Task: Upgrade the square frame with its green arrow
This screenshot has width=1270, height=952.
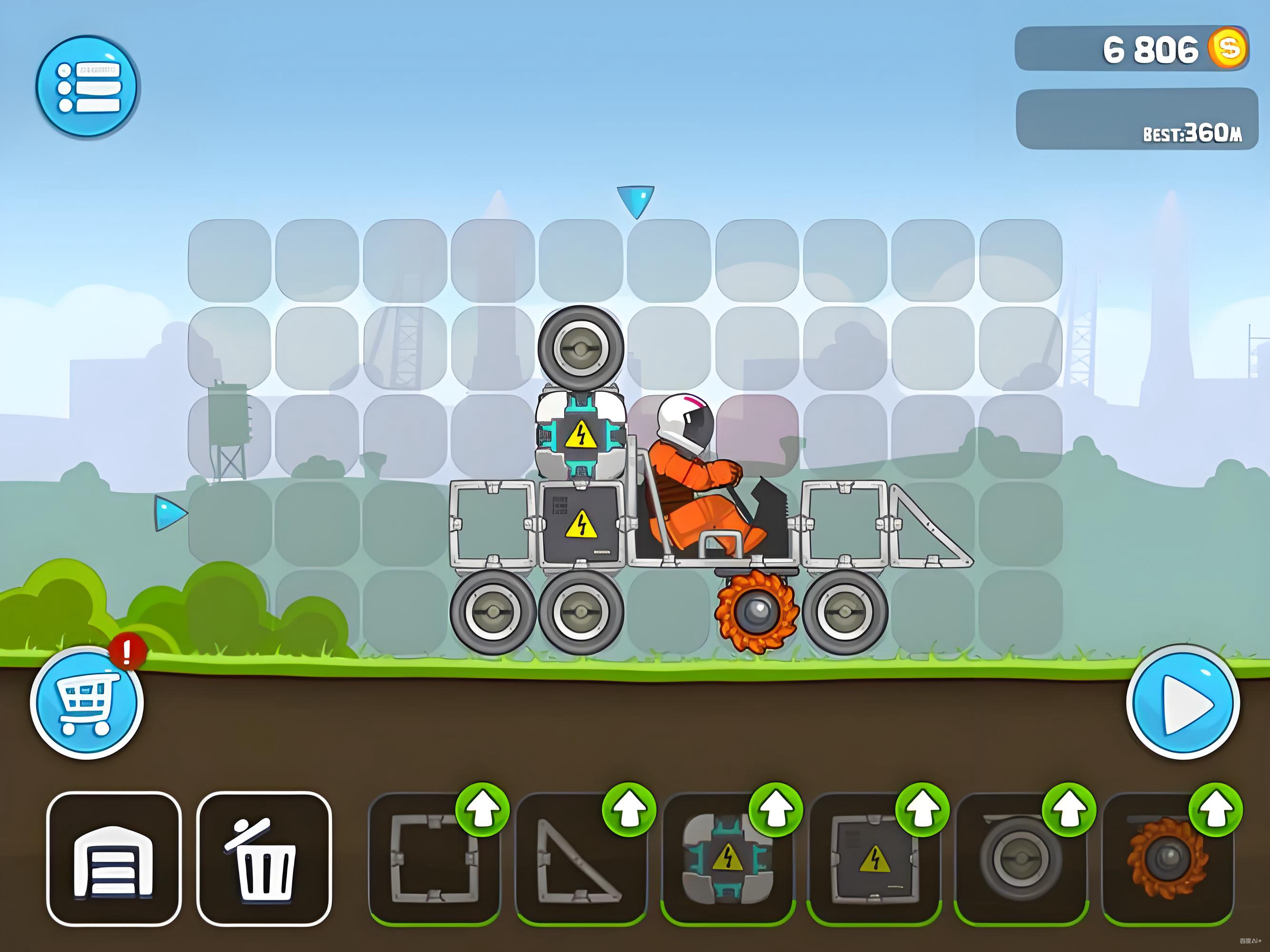Action: click(482, 810)
